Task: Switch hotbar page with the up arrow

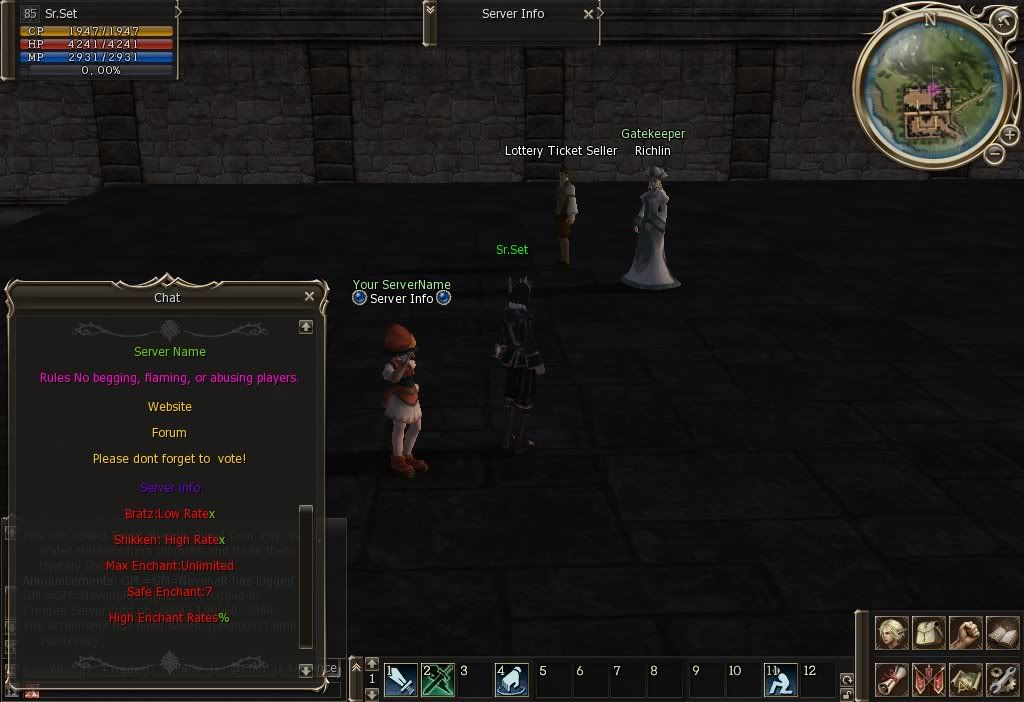Action: click(x=371, y=663)
